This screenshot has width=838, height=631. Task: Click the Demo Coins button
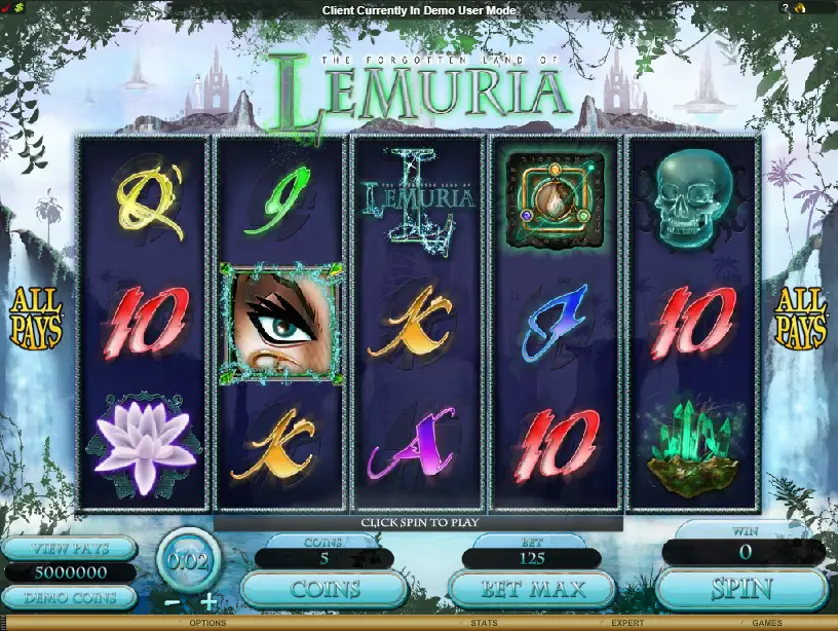tap(69, 597)
